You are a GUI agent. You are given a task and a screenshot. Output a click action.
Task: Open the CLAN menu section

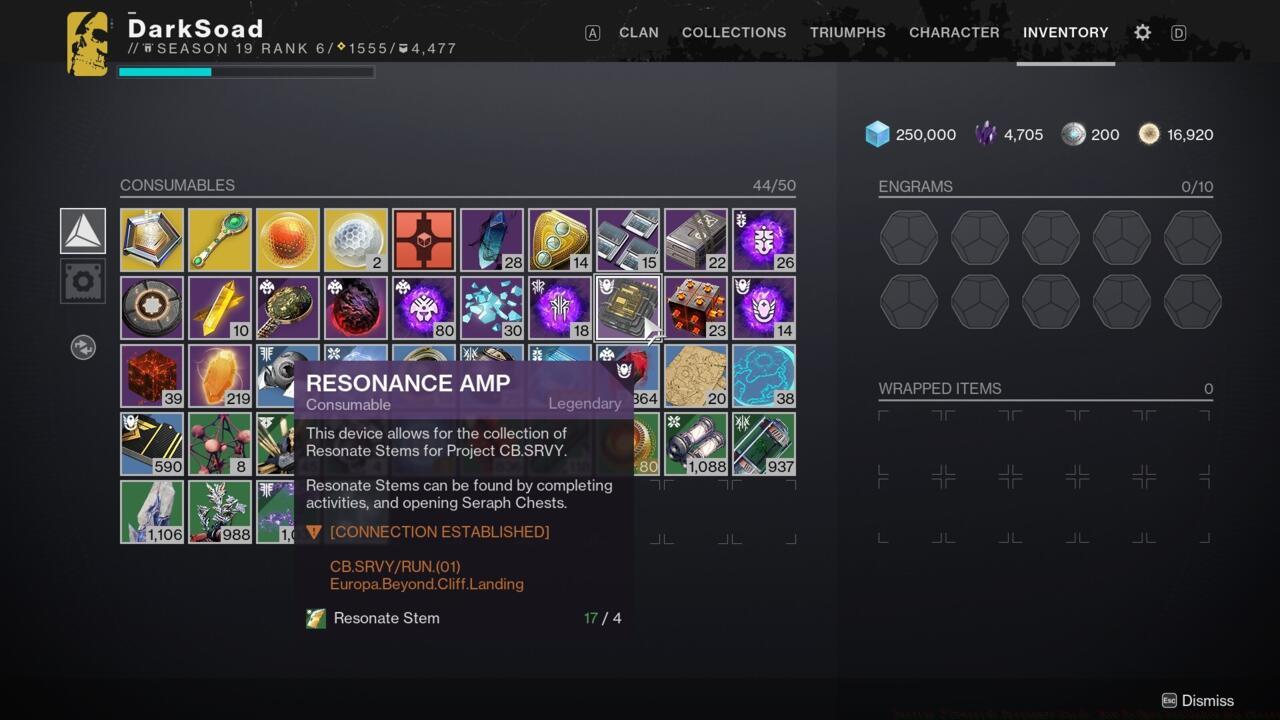click(x=638, y=32)
